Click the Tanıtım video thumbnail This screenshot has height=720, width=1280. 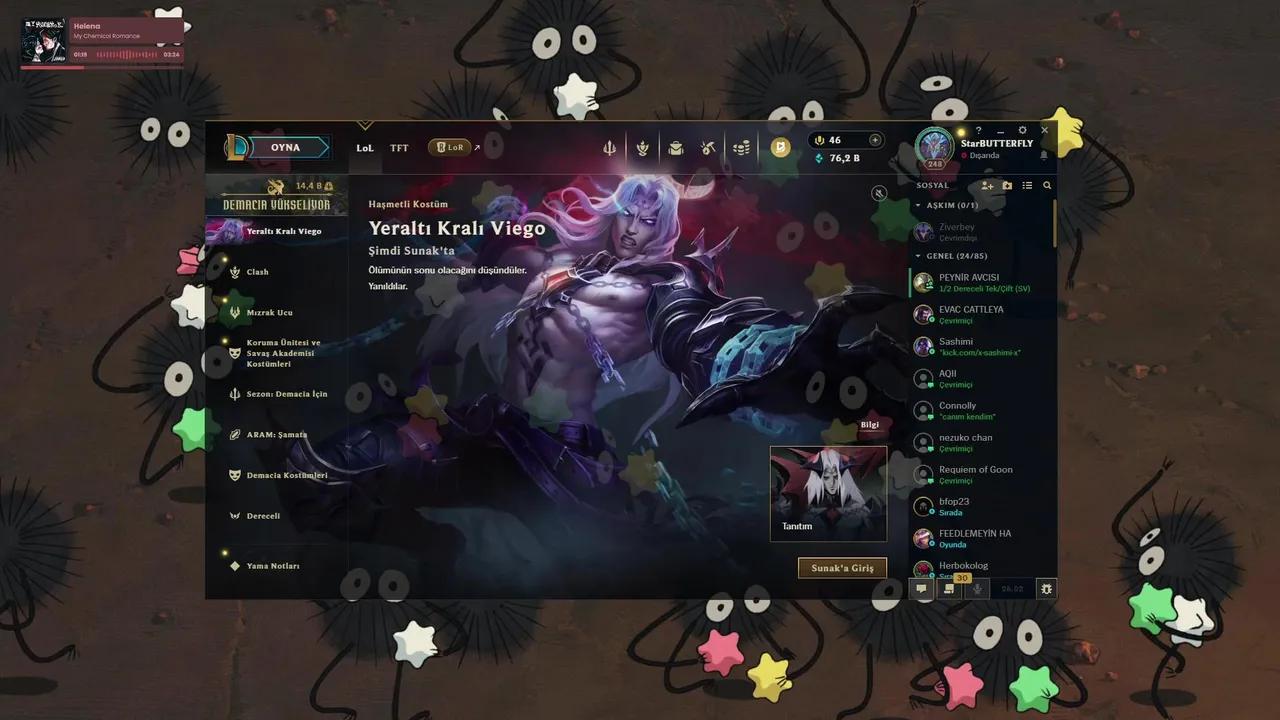828,490
